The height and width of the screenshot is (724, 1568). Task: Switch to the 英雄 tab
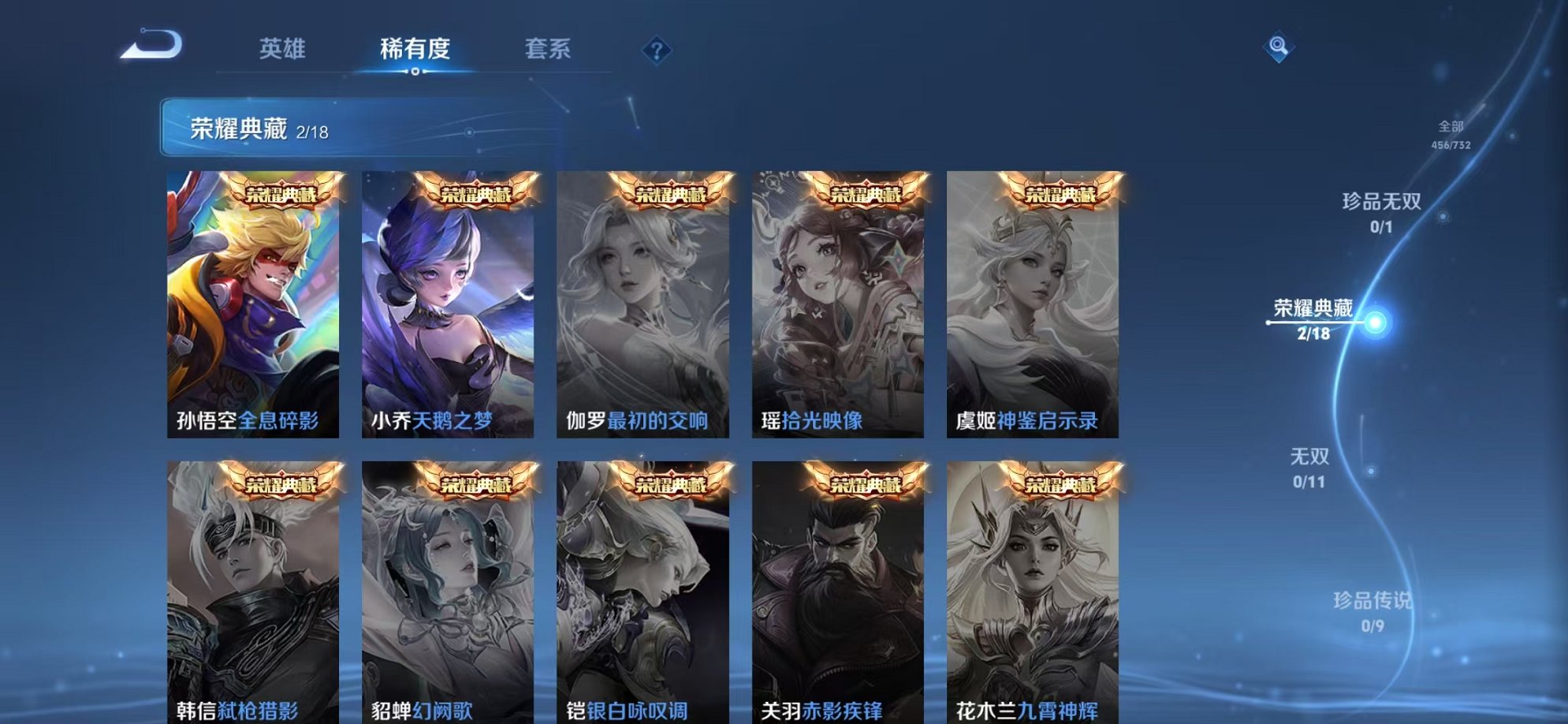click(x=284, y=49)
